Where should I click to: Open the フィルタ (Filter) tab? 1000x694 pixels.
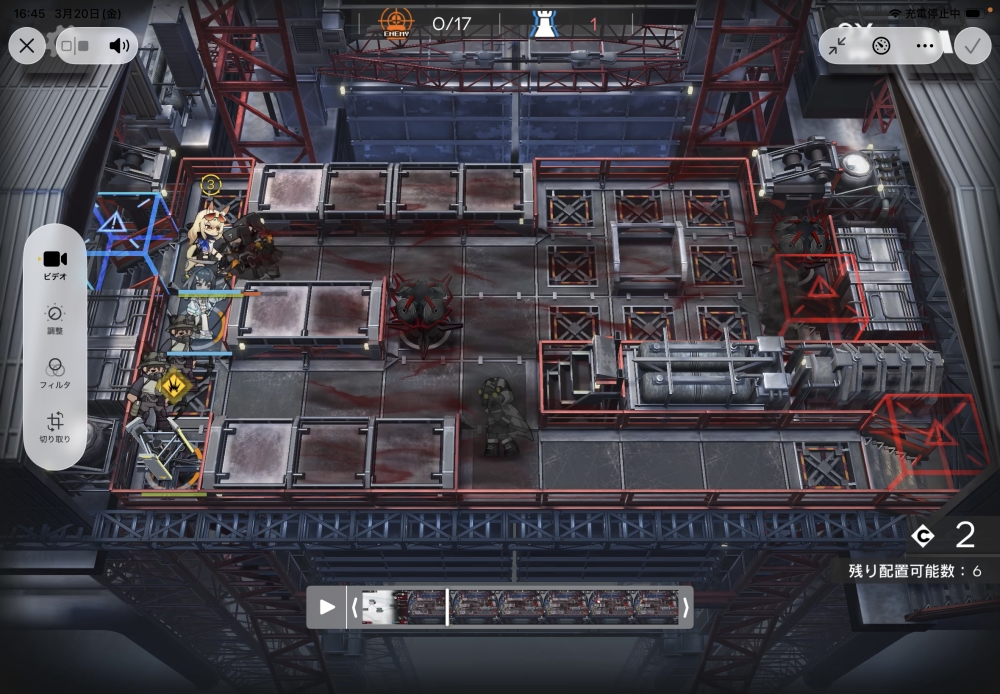point(55,372)
